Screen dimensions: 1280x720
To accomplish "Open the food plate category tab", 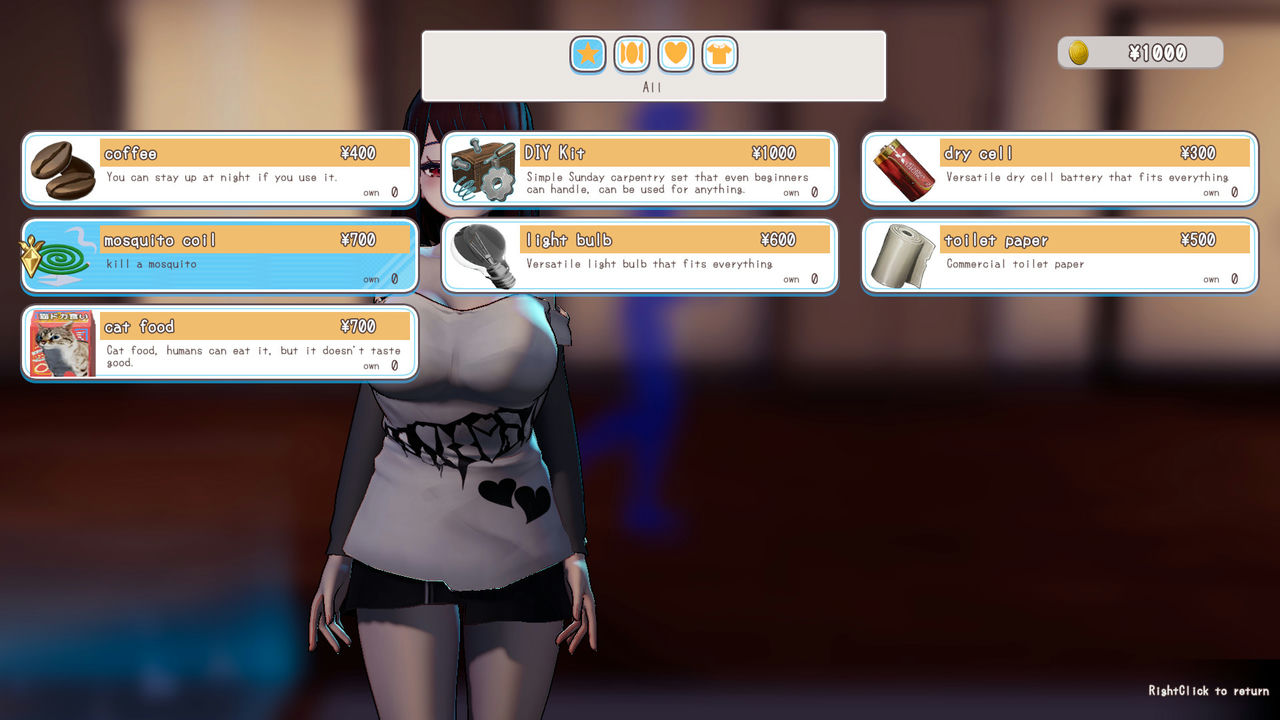I will point(632,54).
